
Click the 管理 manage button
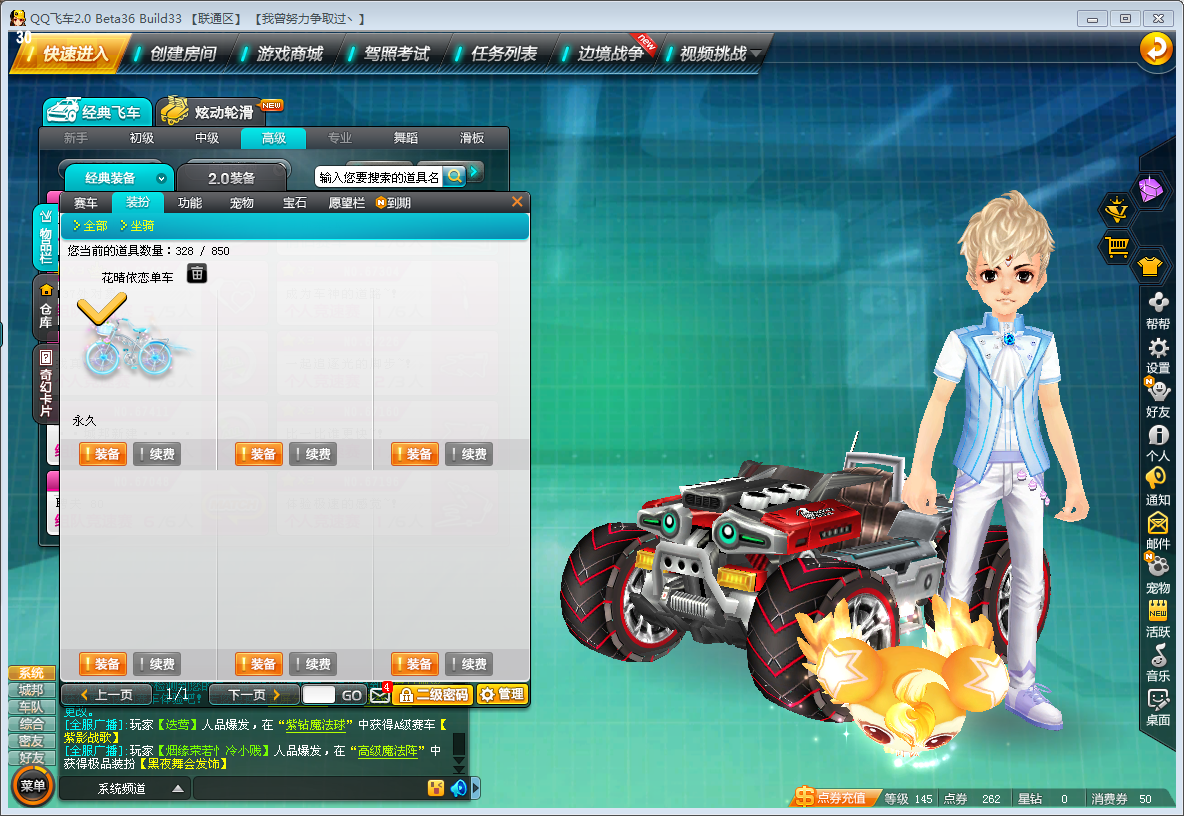pyautogui.click(x=502, y=695)
